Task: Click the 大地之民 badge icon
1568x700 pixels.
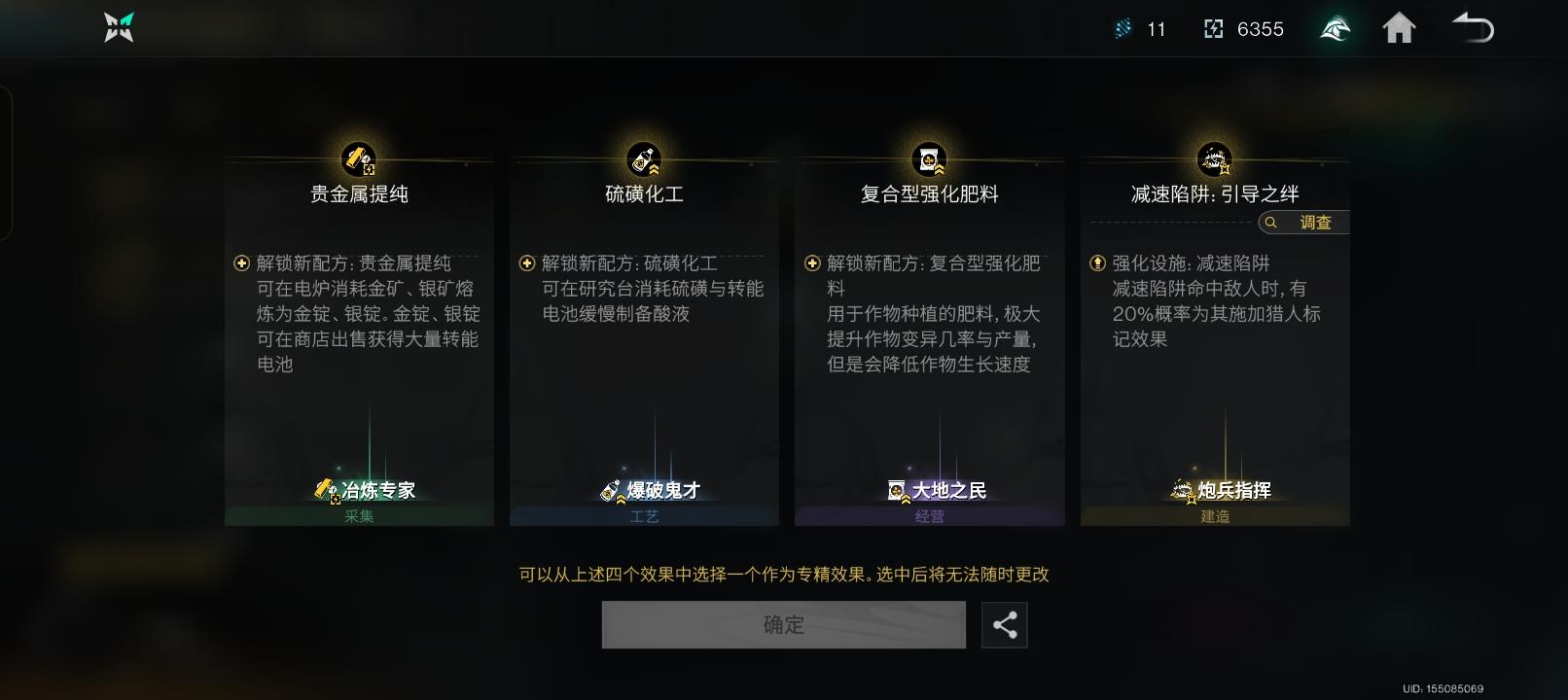Action: (897, 490)
